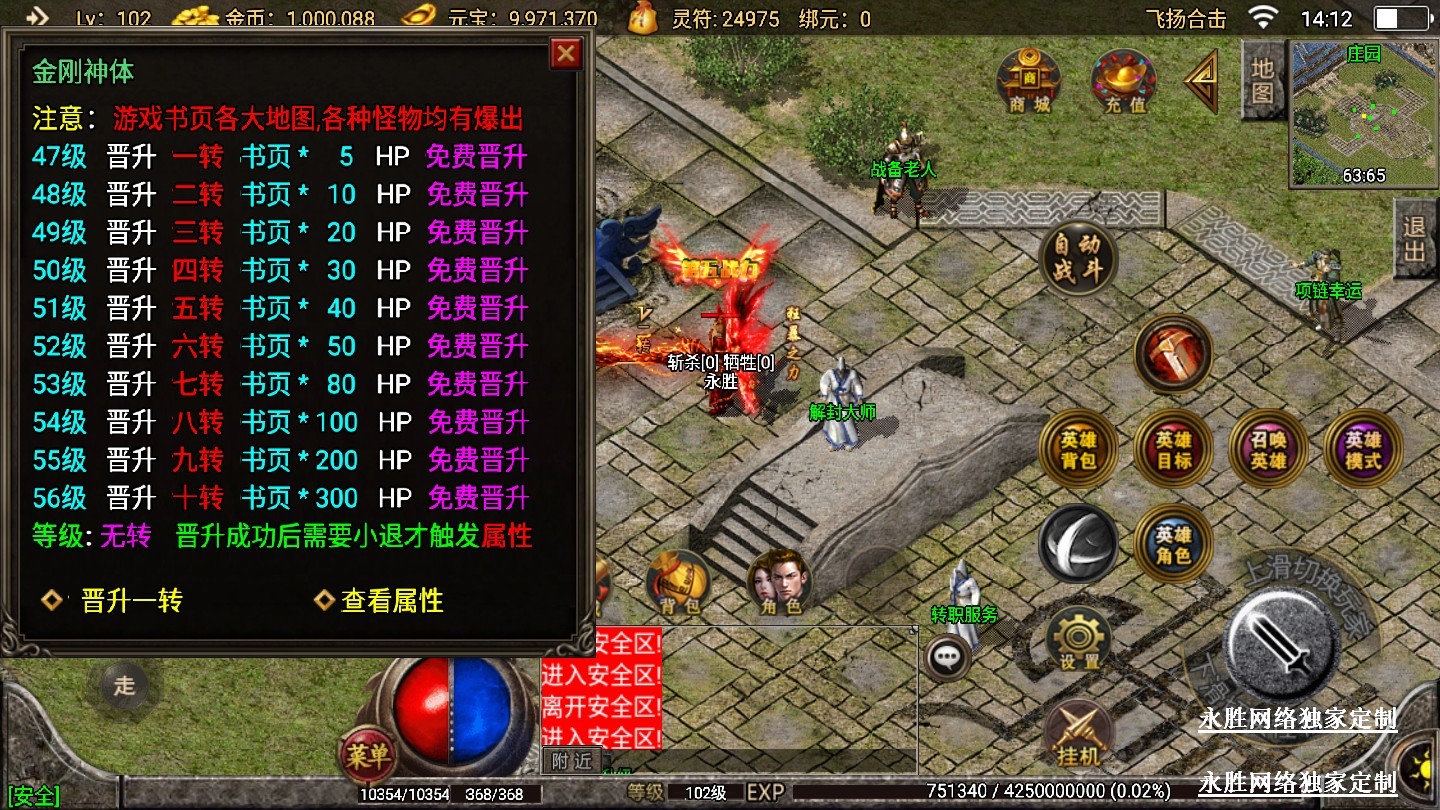The width and height of the screenshot is (1440, 810).
Task: Click the 庄园 minimap
Action: pyautogui.click(x=1363, y=113)
